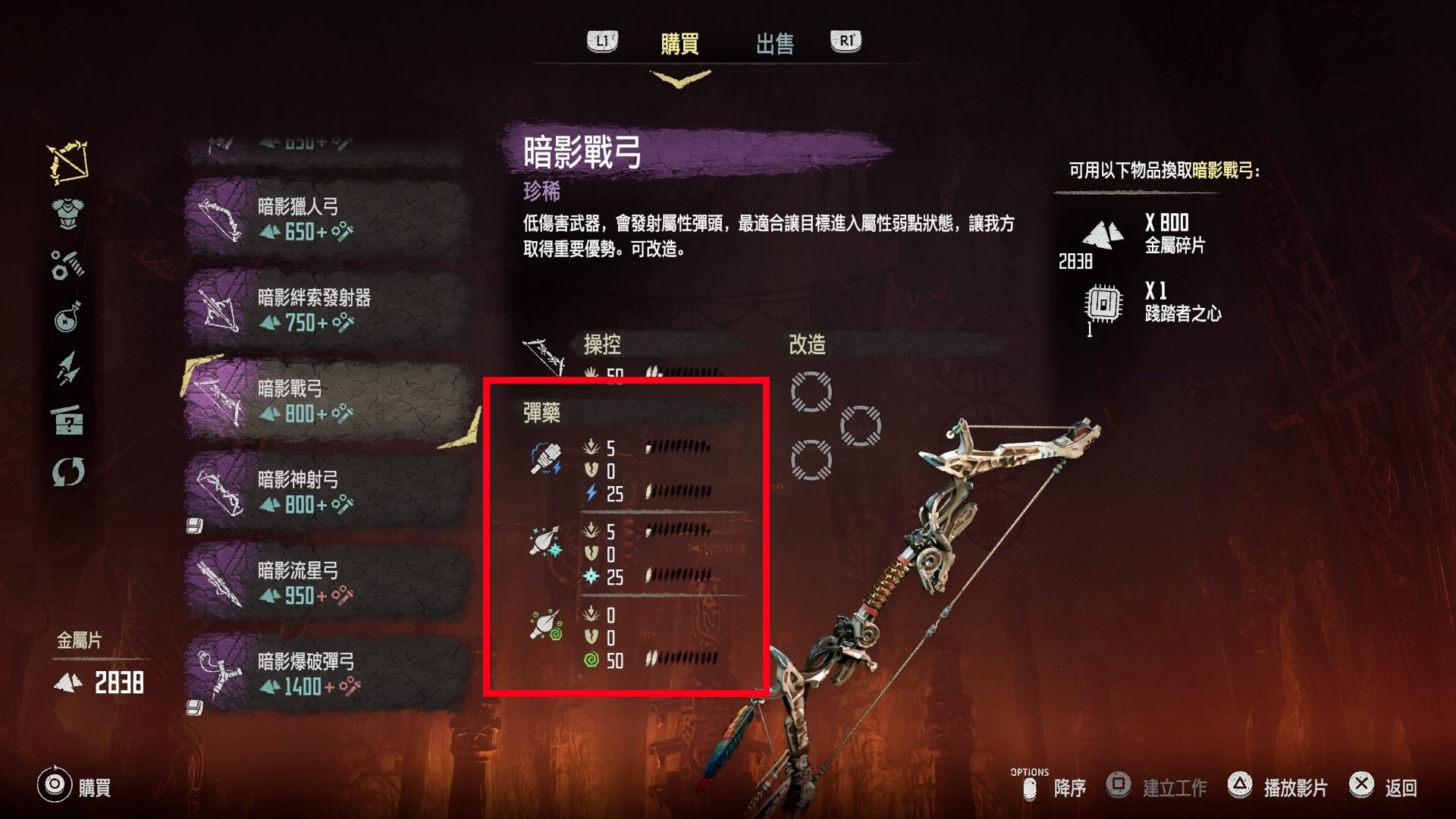Viewport: 1456px width, 819px height.
Task: Open the outfits armor category icon
Action: (x=68, y=213)
